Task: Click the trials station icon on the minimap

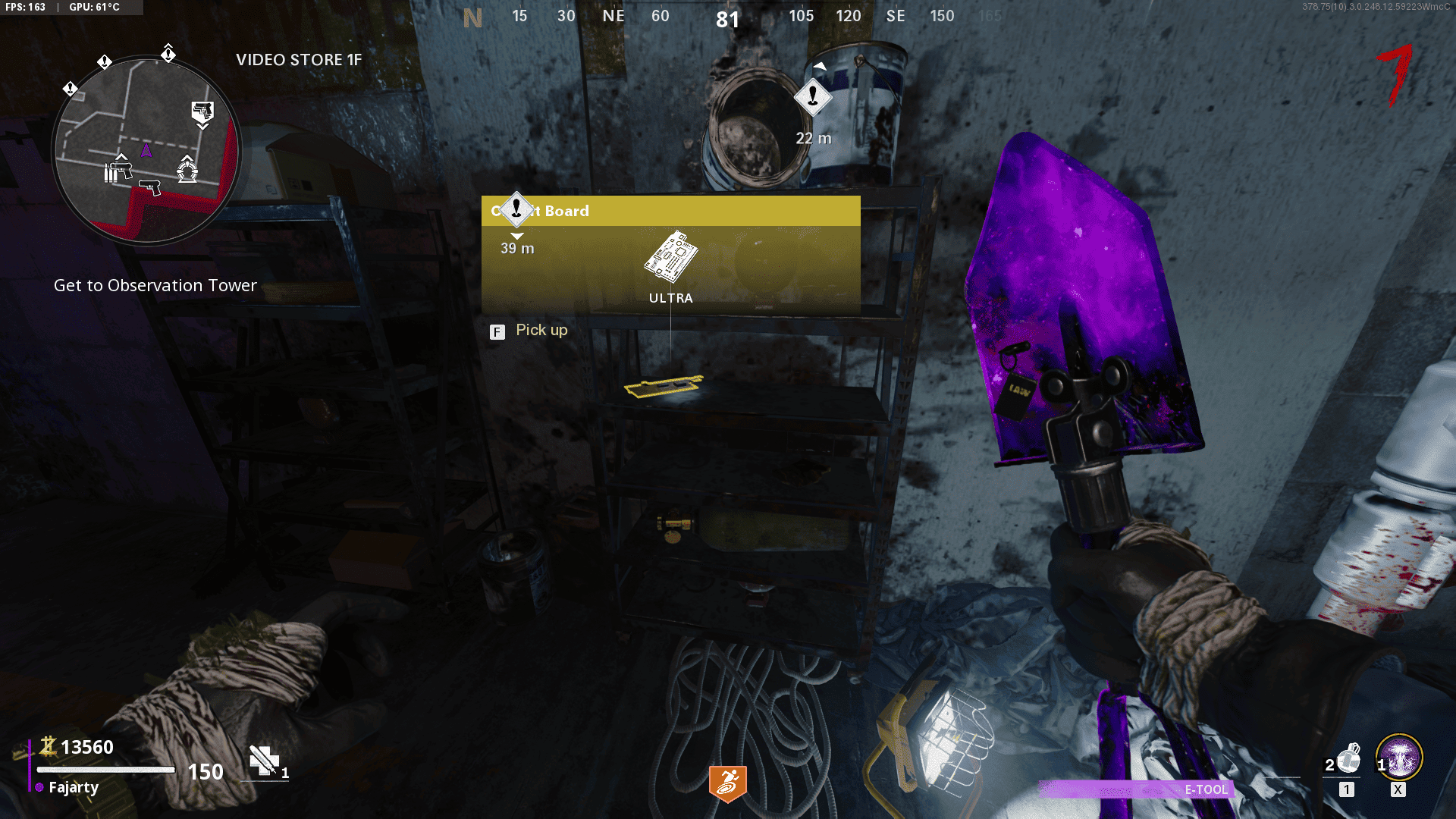Action: pos(187,172)
